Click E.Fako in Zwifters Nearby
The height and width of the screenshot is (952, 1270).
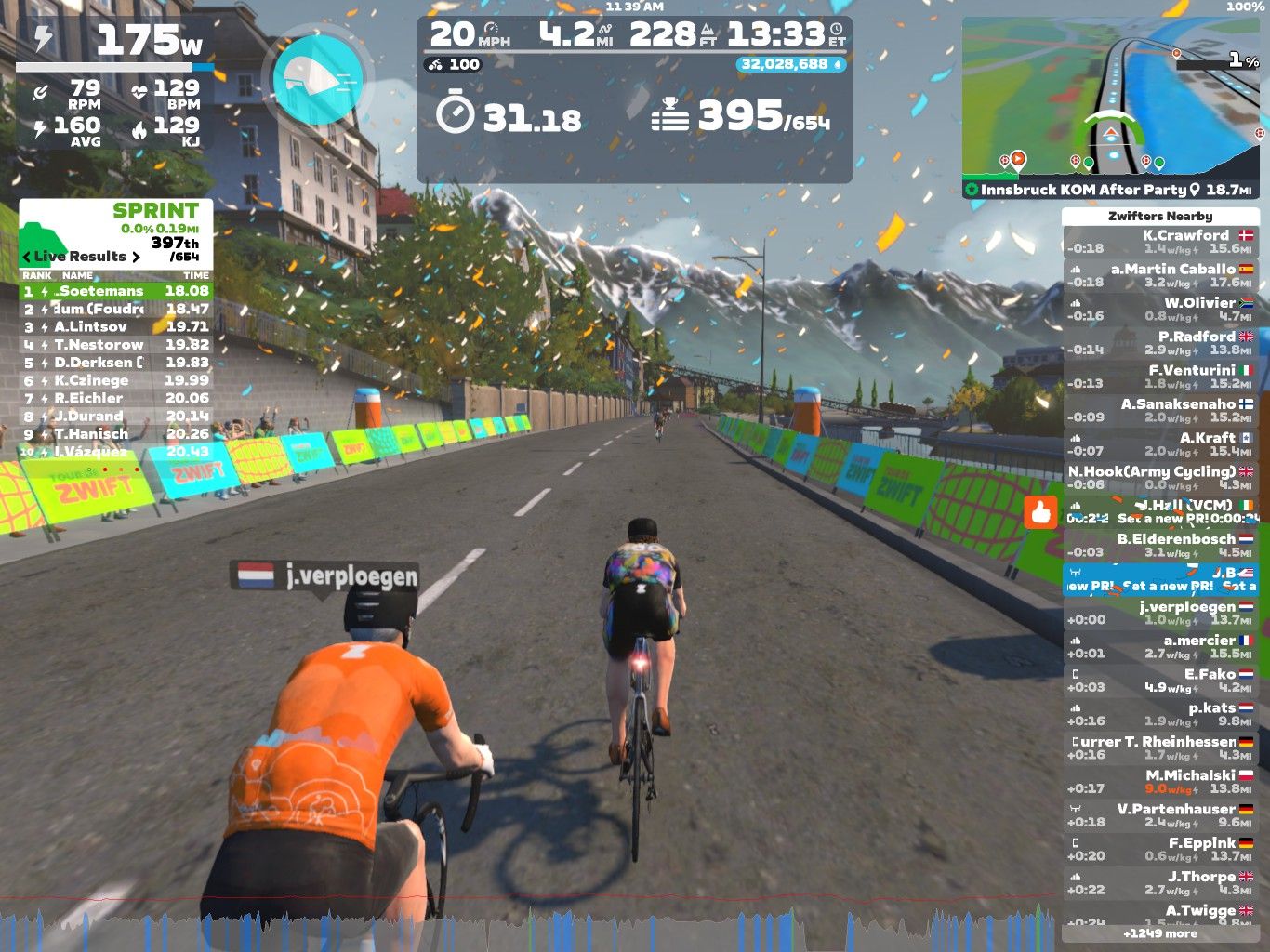1159,681
